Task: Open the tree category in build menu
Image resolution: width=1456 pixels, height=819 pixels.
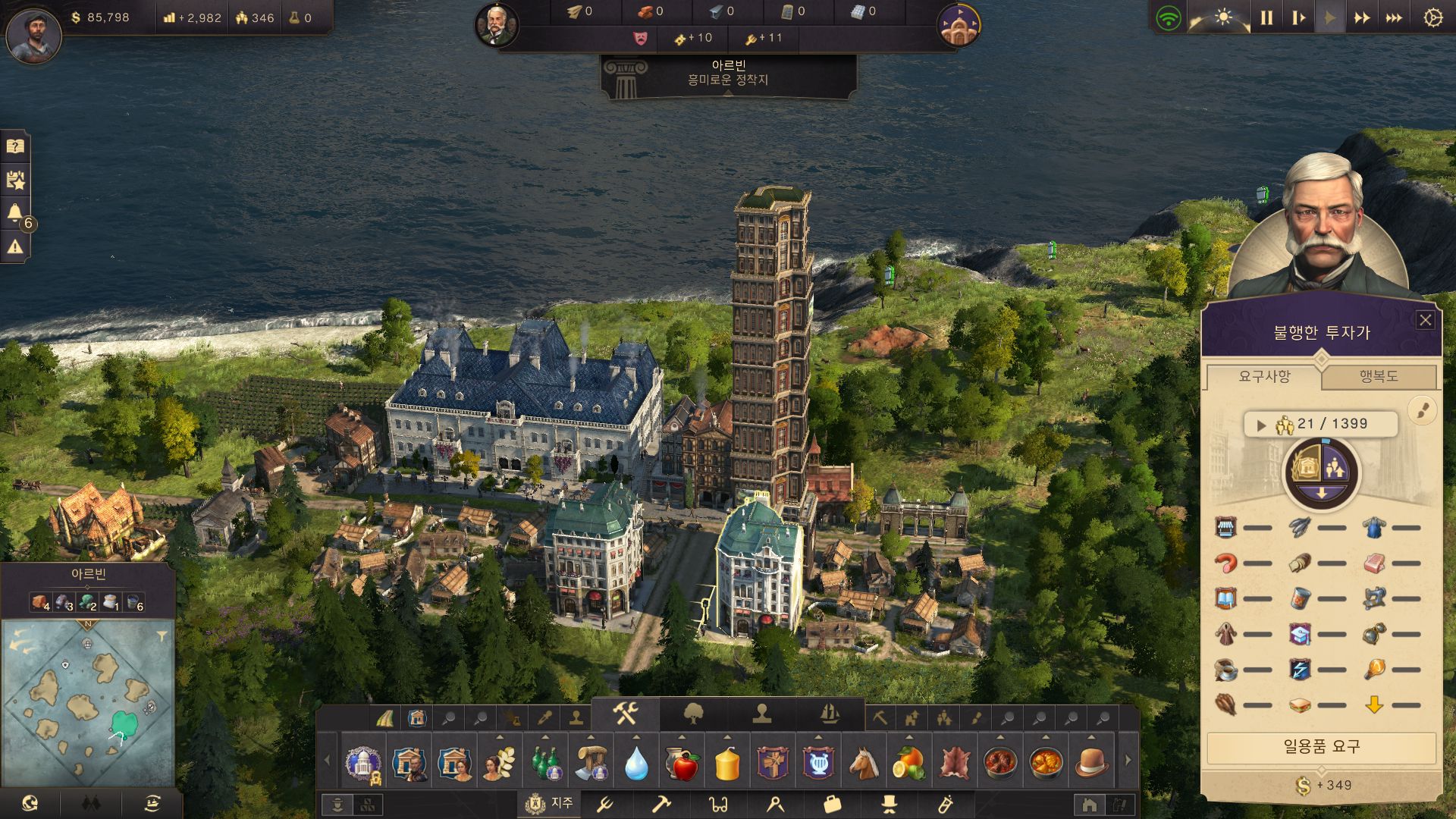Action: [693, 714]
